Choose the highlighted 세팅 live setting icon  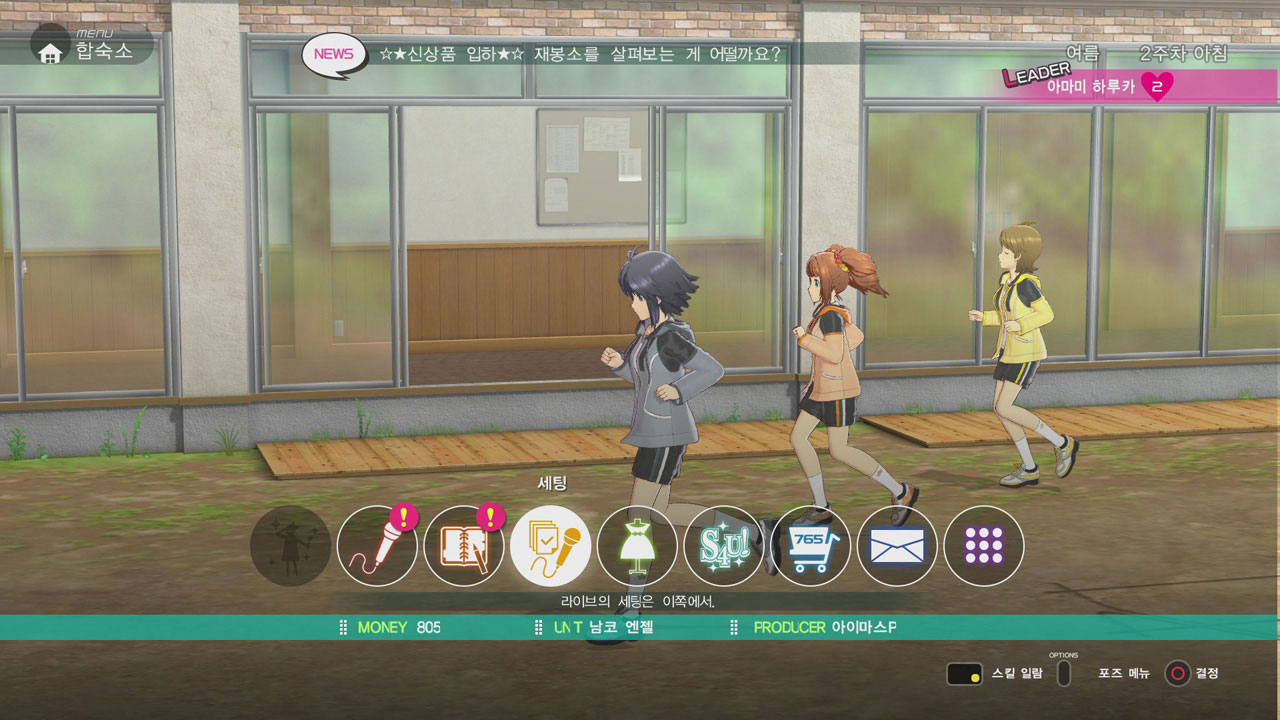(550, 546)
